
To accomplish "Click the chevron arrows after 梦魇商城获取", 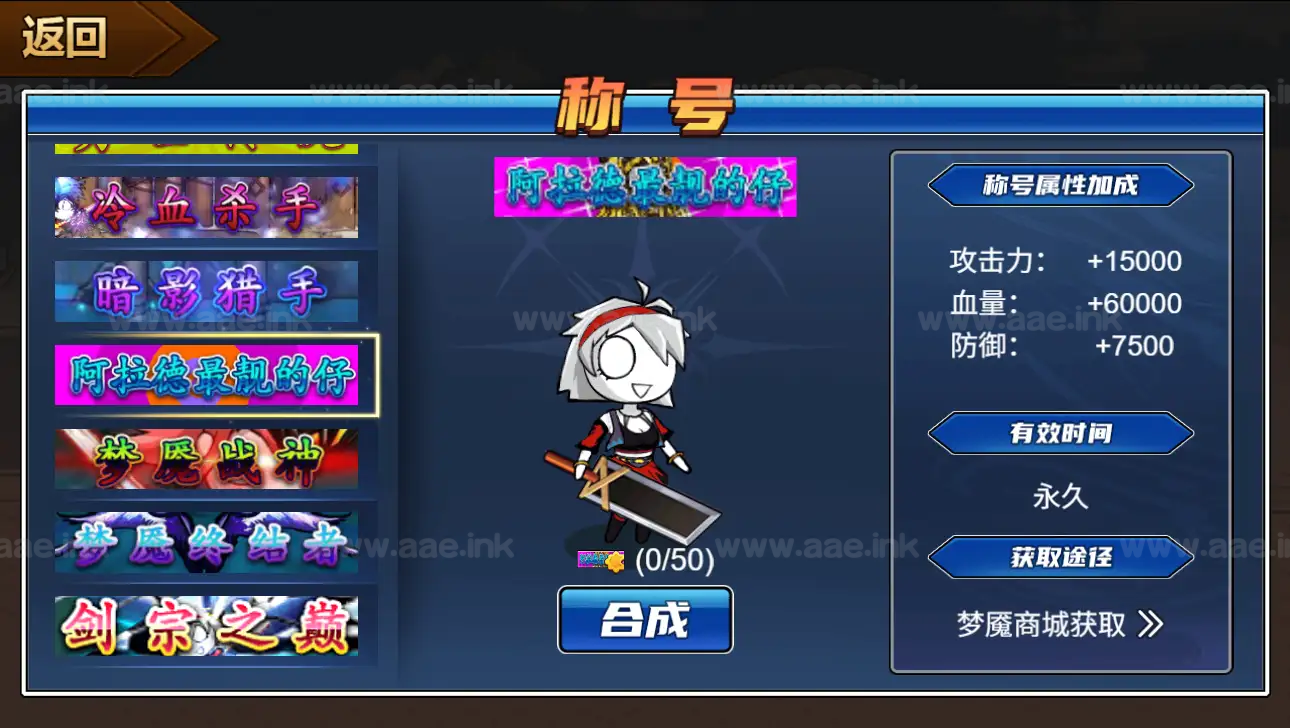I will 1148,621.
